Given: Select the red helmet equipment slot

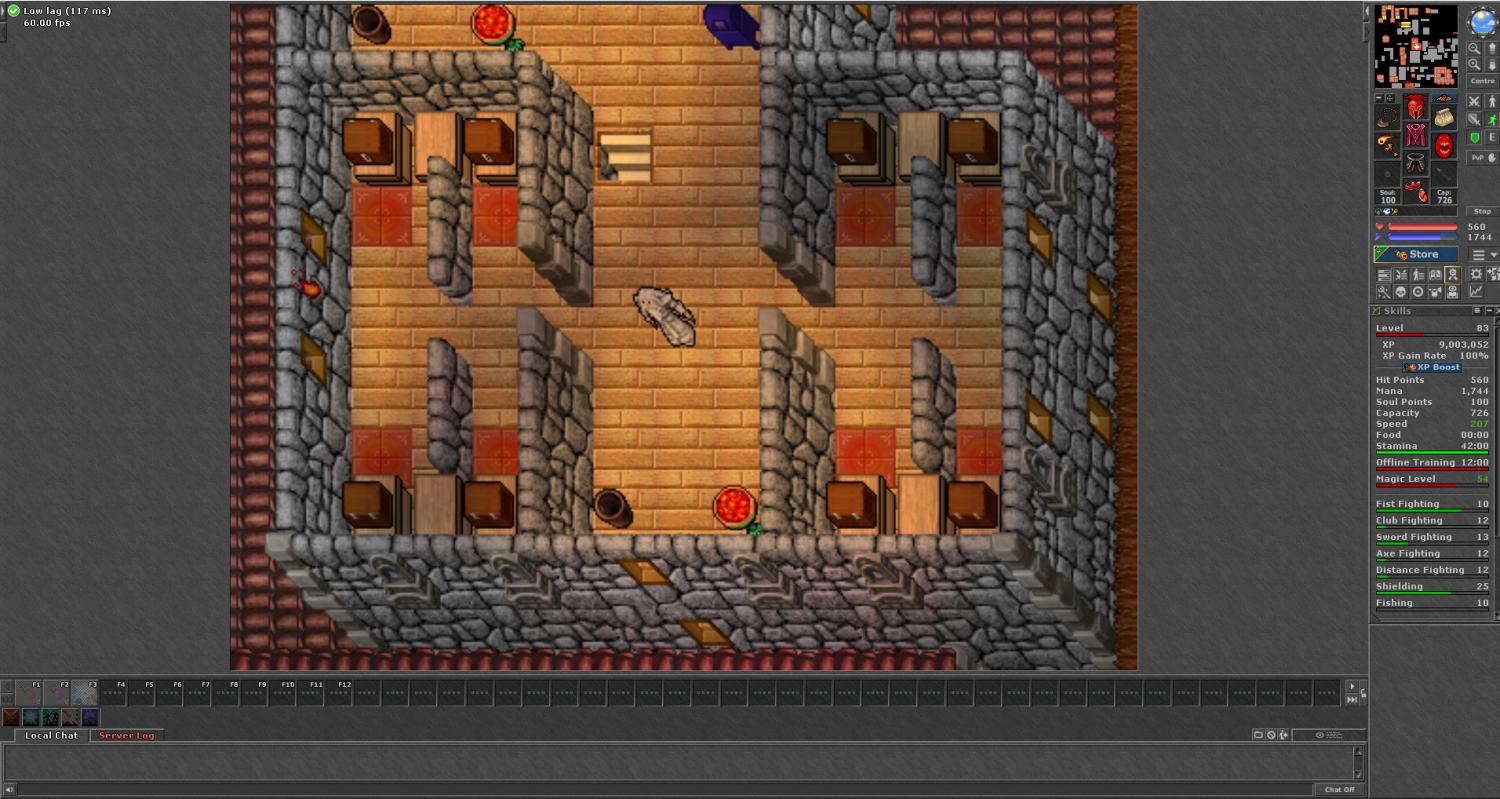Looking at the screenshot, I should point(1416,108).
